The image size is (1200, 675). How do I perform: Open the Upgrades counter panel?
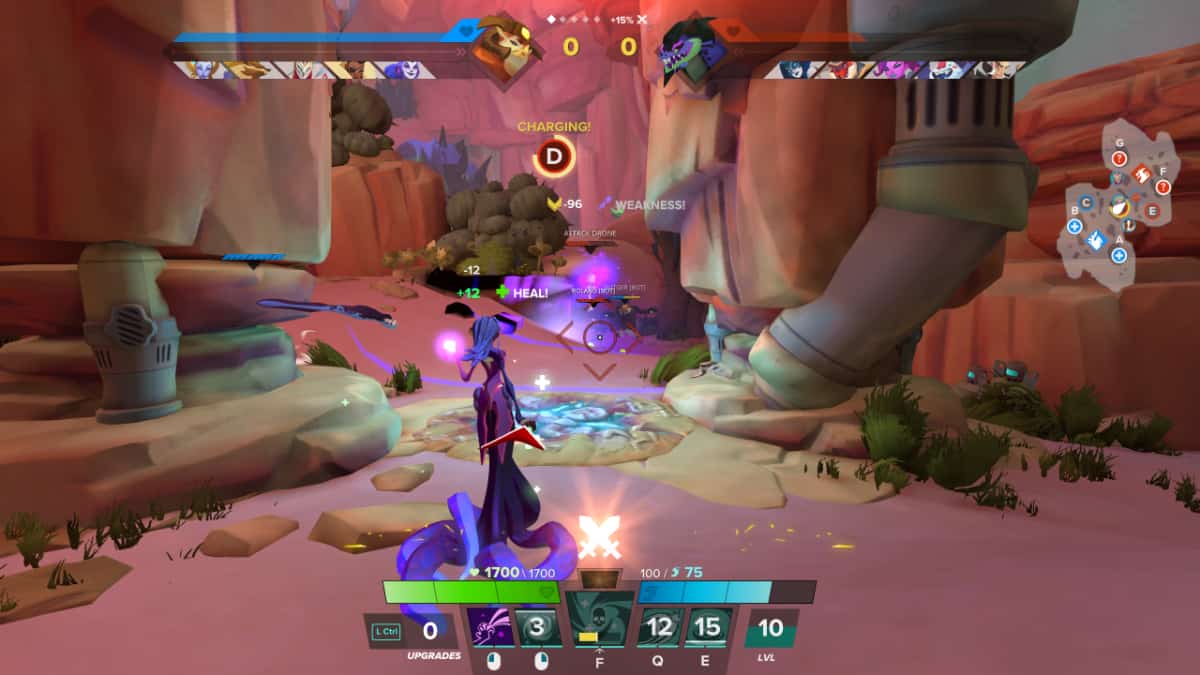pos(429,632)
